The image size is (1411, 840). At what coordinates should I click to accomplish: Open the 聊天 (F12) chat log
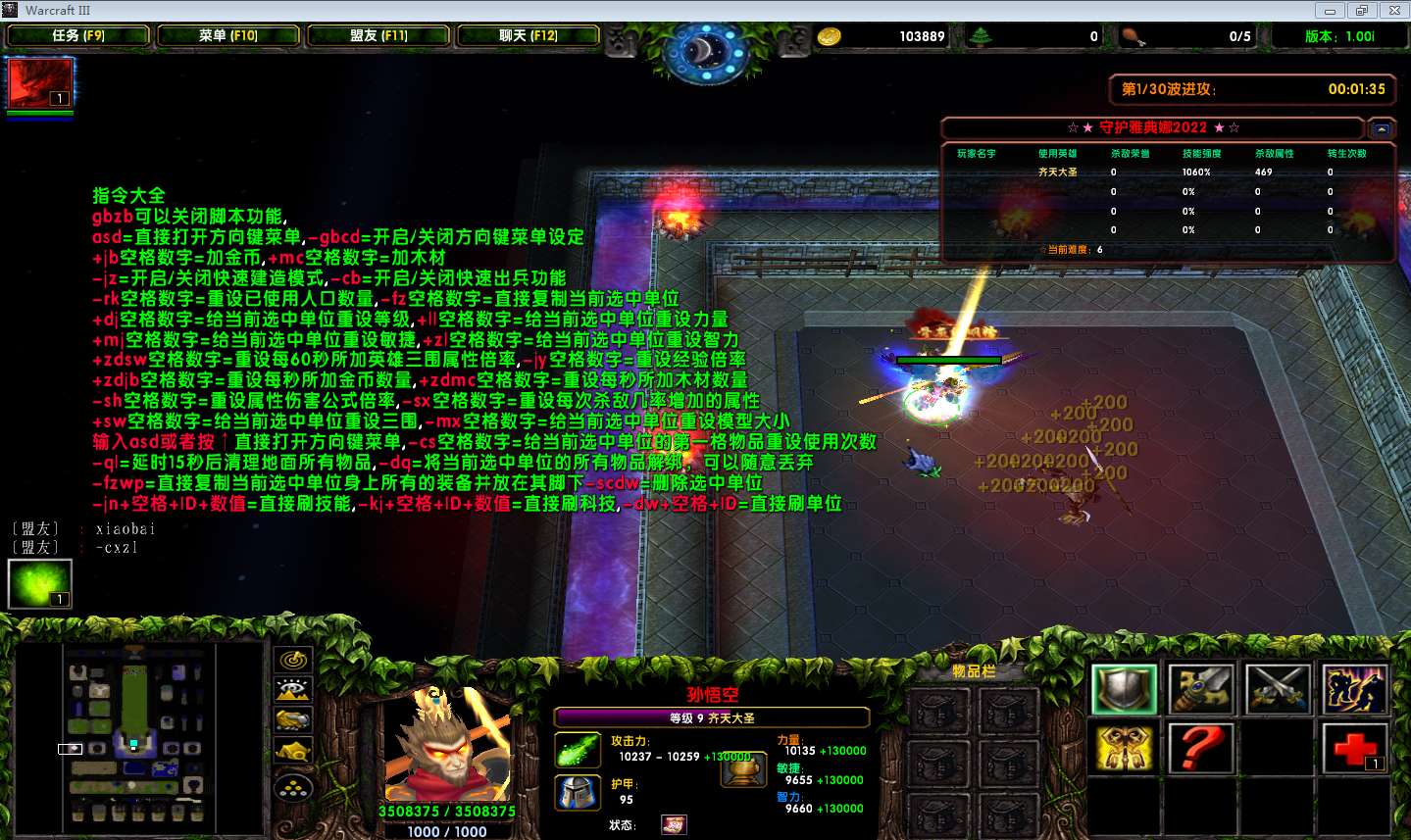click(x=529, y=36)
